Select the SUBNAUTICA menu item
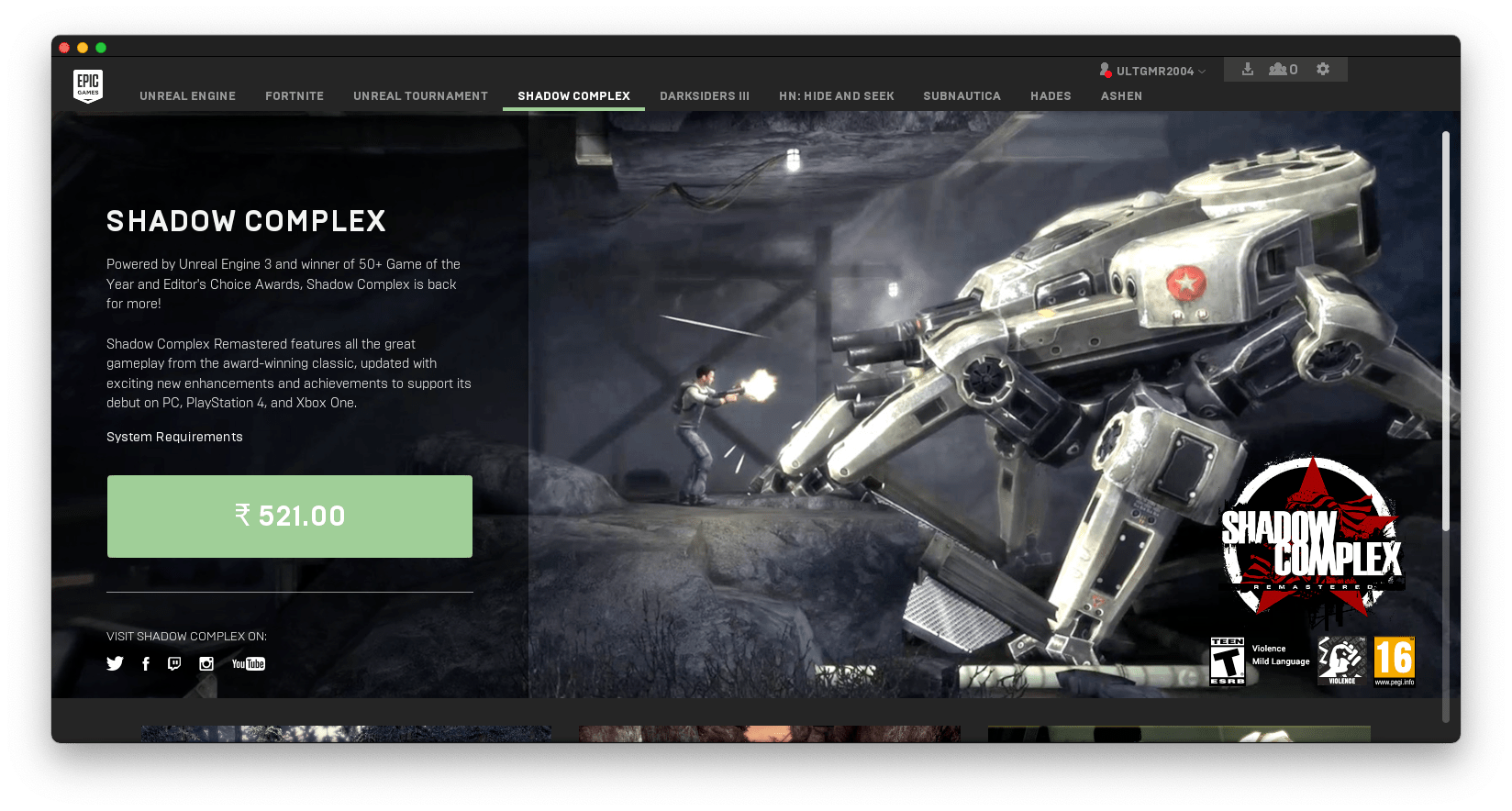This screenshot has width=1512, height=811. tap(962, 95)
